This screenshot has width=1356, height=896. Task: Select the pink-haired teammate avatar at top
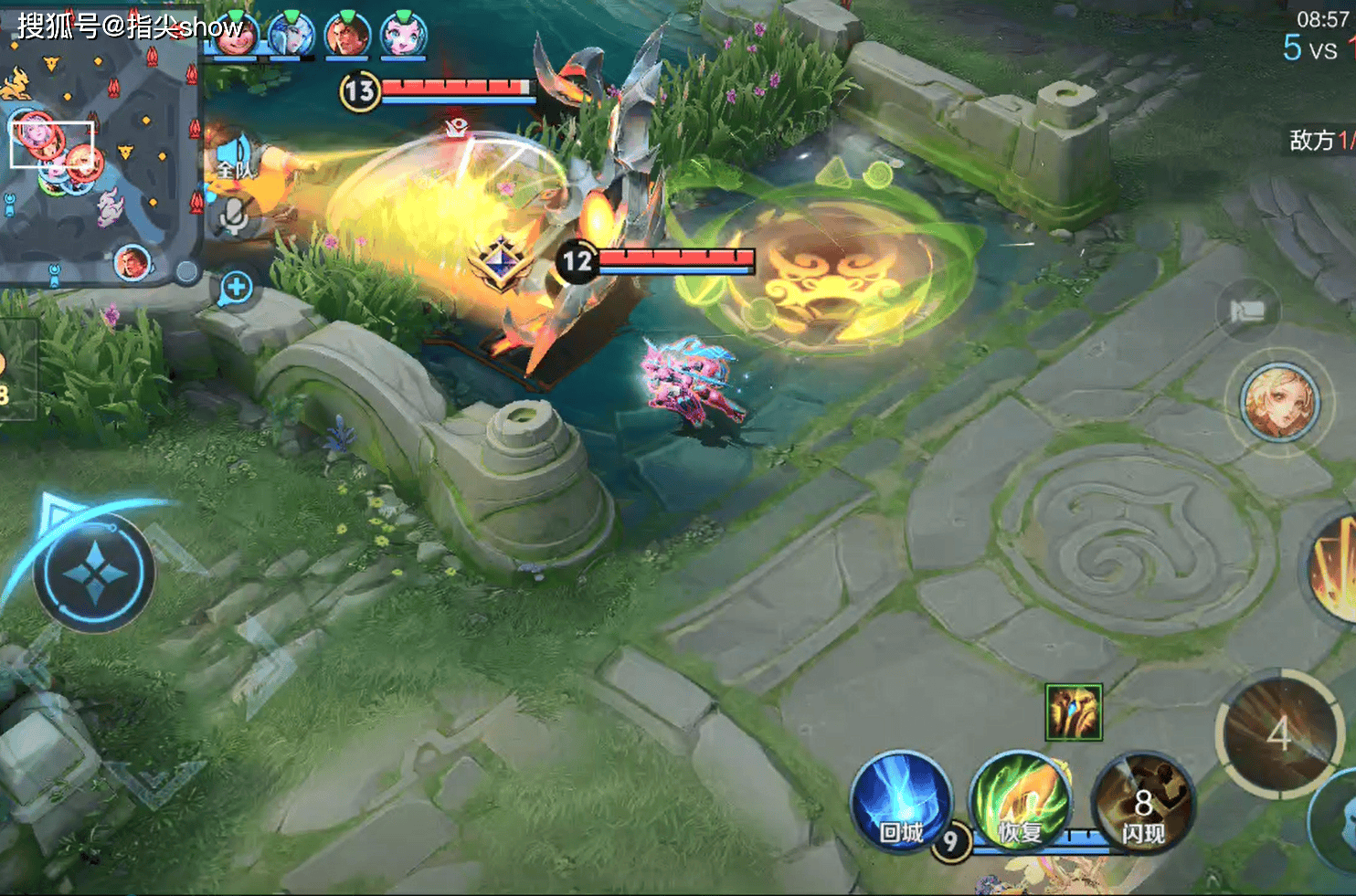tap(403, 35)
